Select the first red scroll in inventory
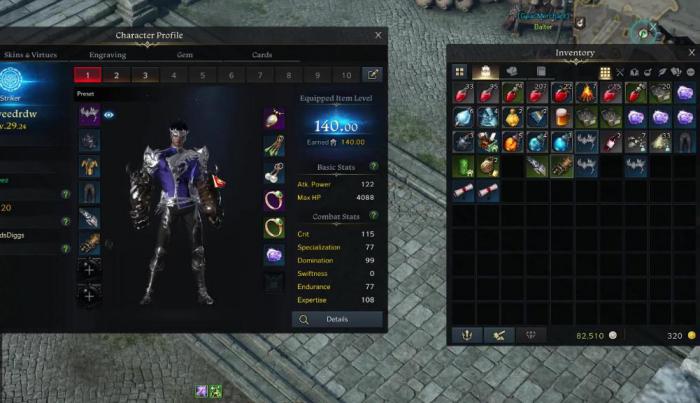 pos(463,189)
